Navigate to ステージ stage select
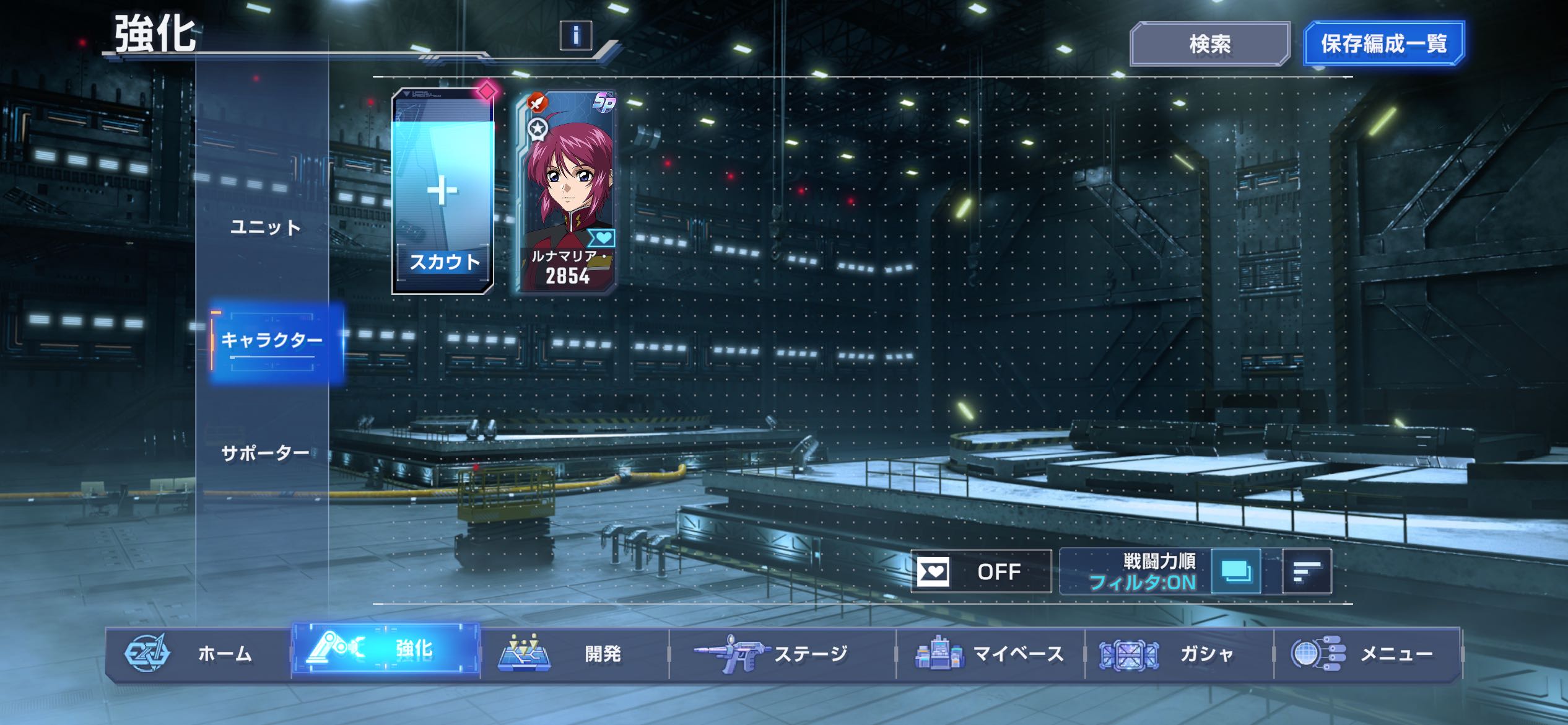This screenshot has width=1568, height=725. pos(782,654)
